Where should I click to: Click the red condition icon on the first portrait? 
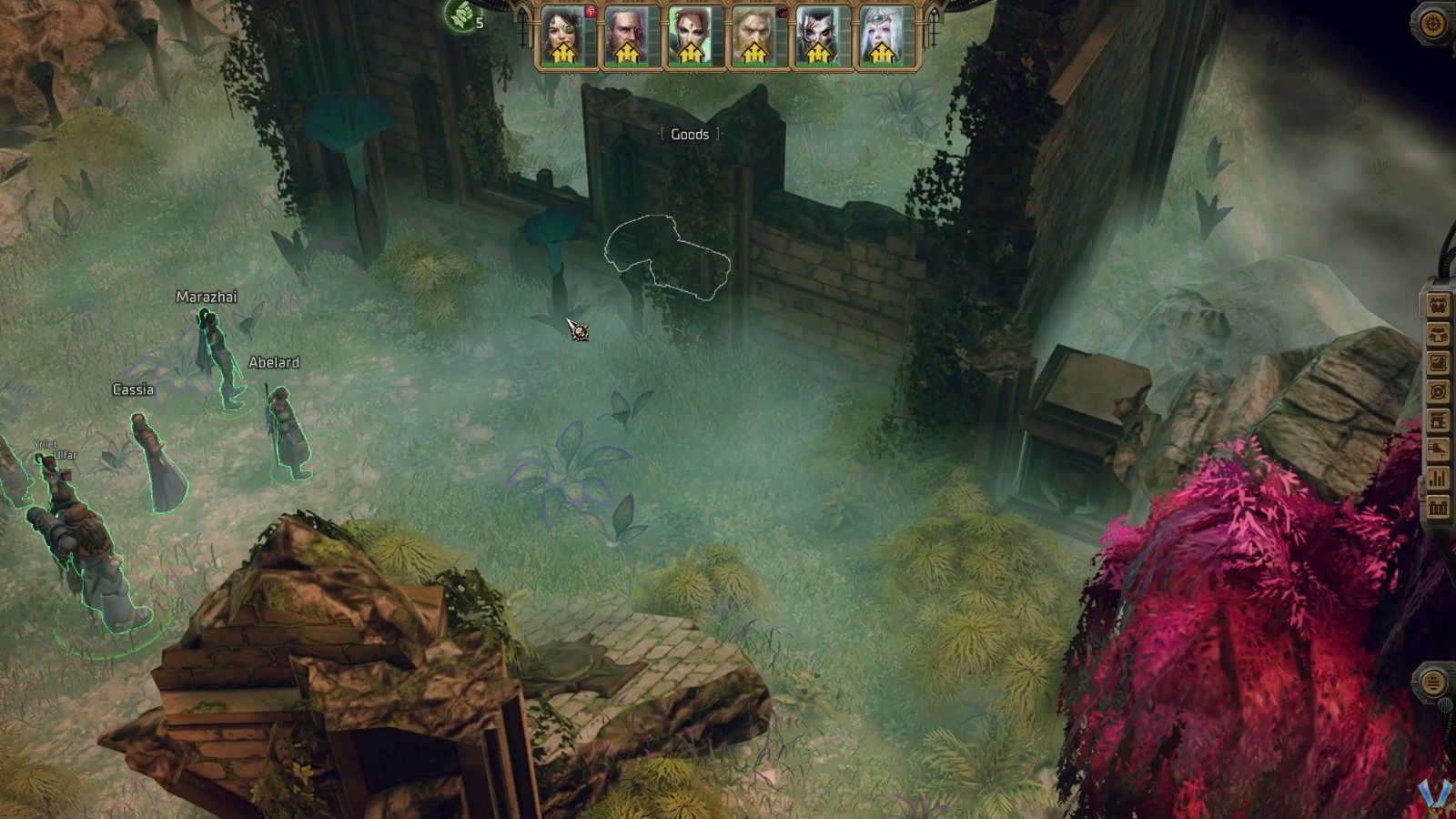click(590, 13)
